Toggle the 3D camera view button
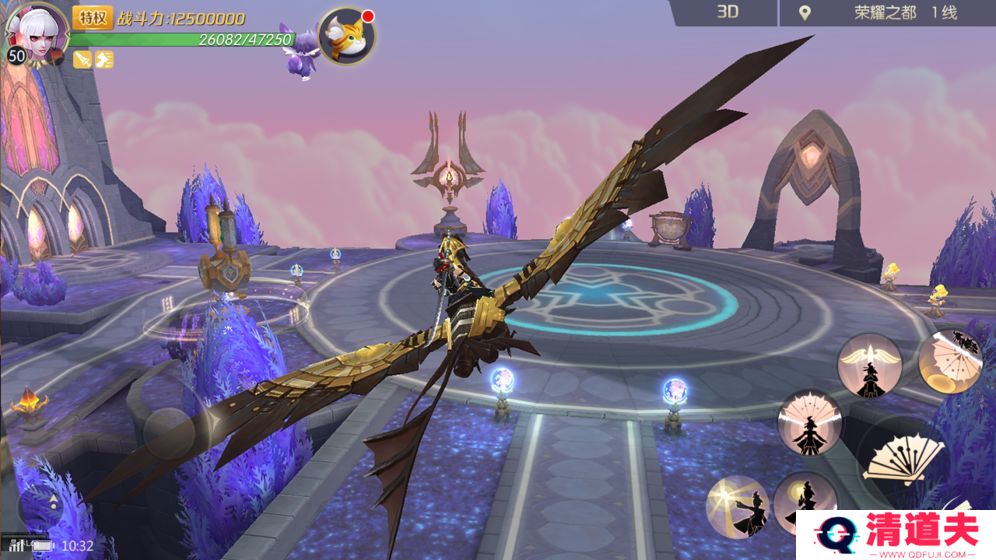Image resolution: width=996 pixels, height=560 pixels. coord(727,12)
